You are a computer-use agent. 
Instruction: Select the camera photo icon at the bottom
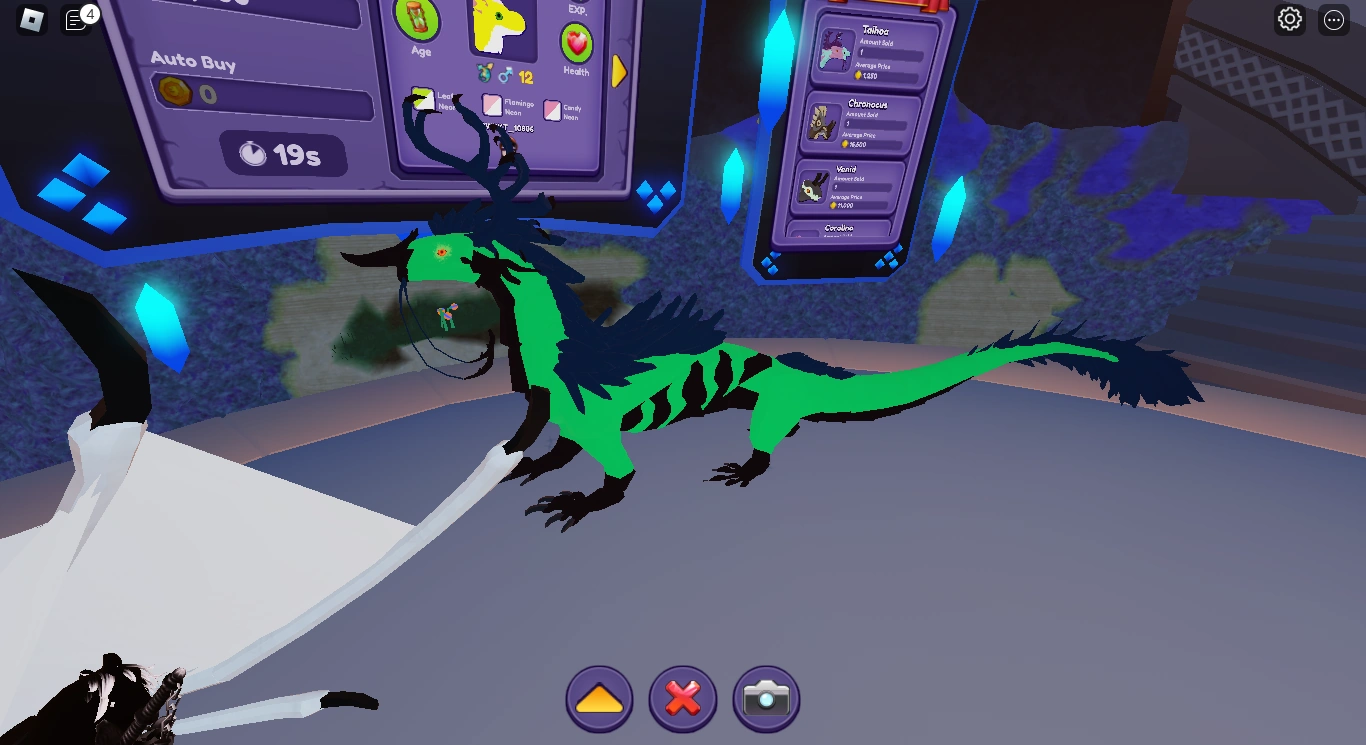pos(765,699)
